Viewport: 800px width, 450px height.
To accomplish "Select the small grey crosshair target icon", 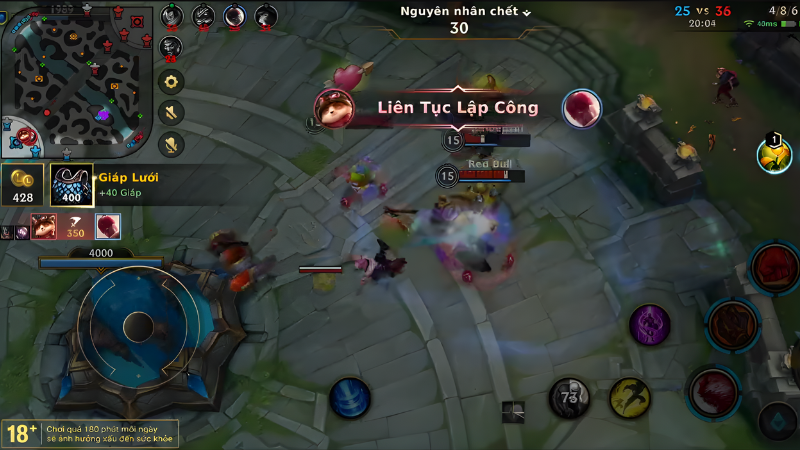I will pyautogui.click(x=513, y=408).
